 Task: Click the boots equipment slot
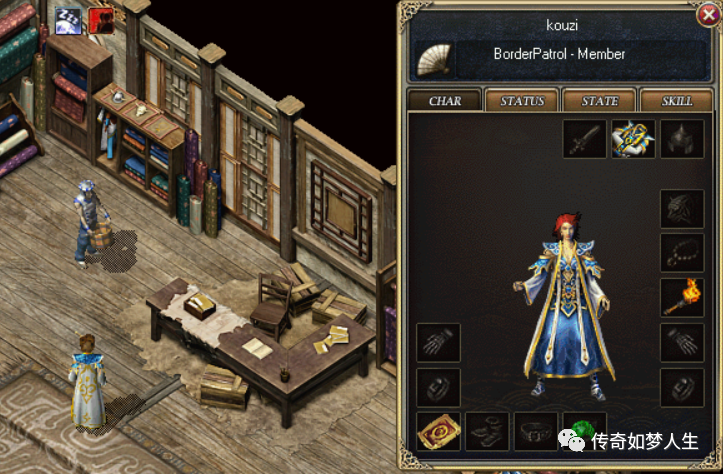[487, 431]
